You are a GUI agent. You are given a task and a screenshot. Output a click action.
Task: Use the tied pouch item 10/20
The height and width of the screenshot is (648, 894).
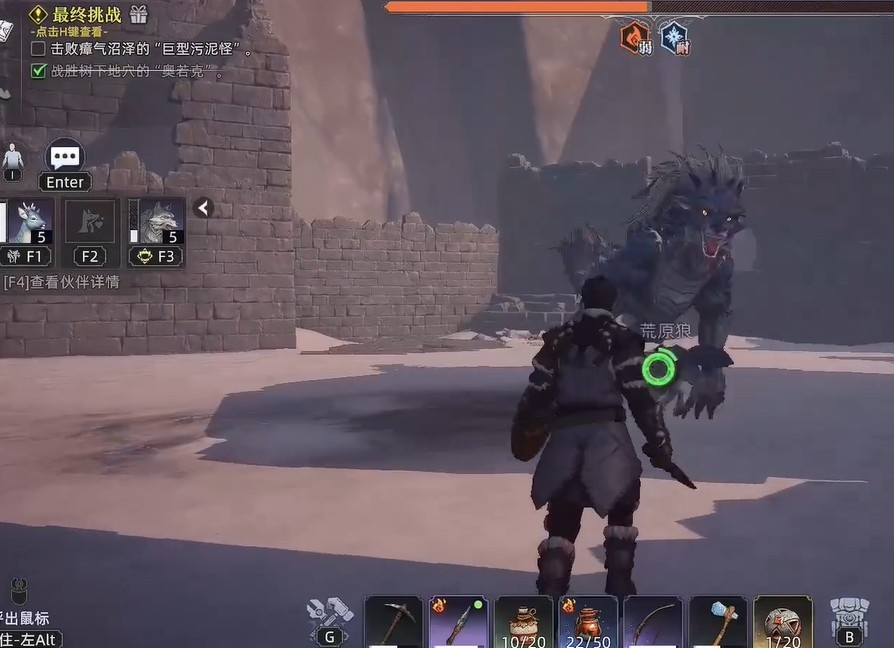[x=523, y=621]
